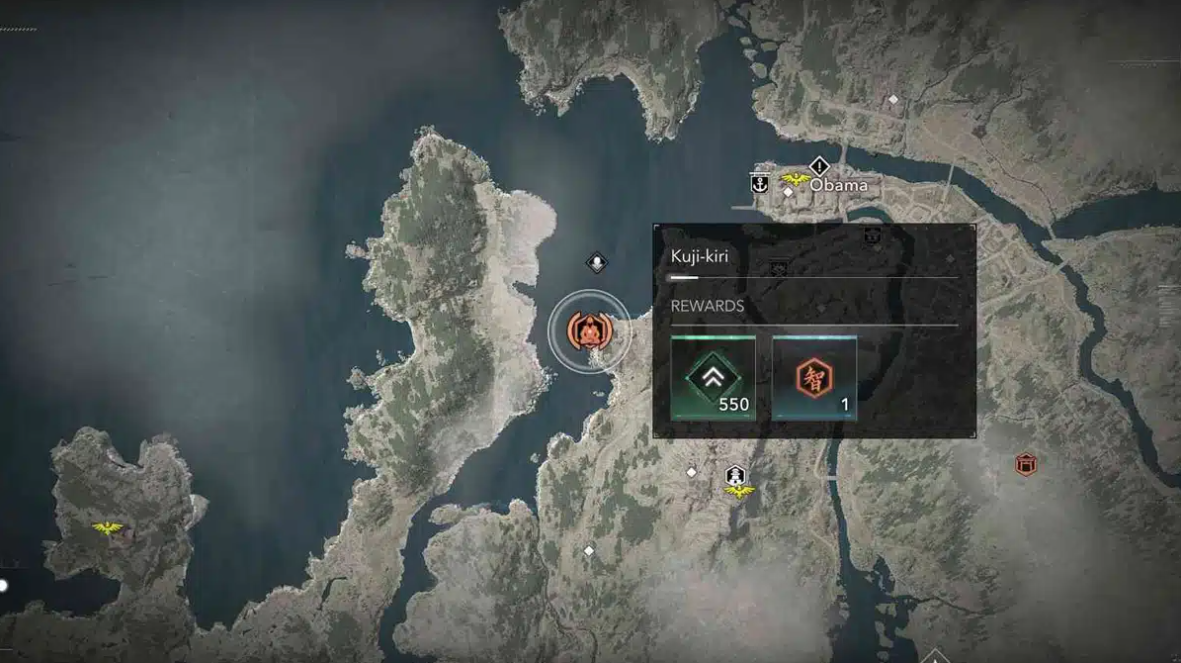
Task: Select the yellow eagle viewpoint on southwest island
Action: [x=107, y=528]
